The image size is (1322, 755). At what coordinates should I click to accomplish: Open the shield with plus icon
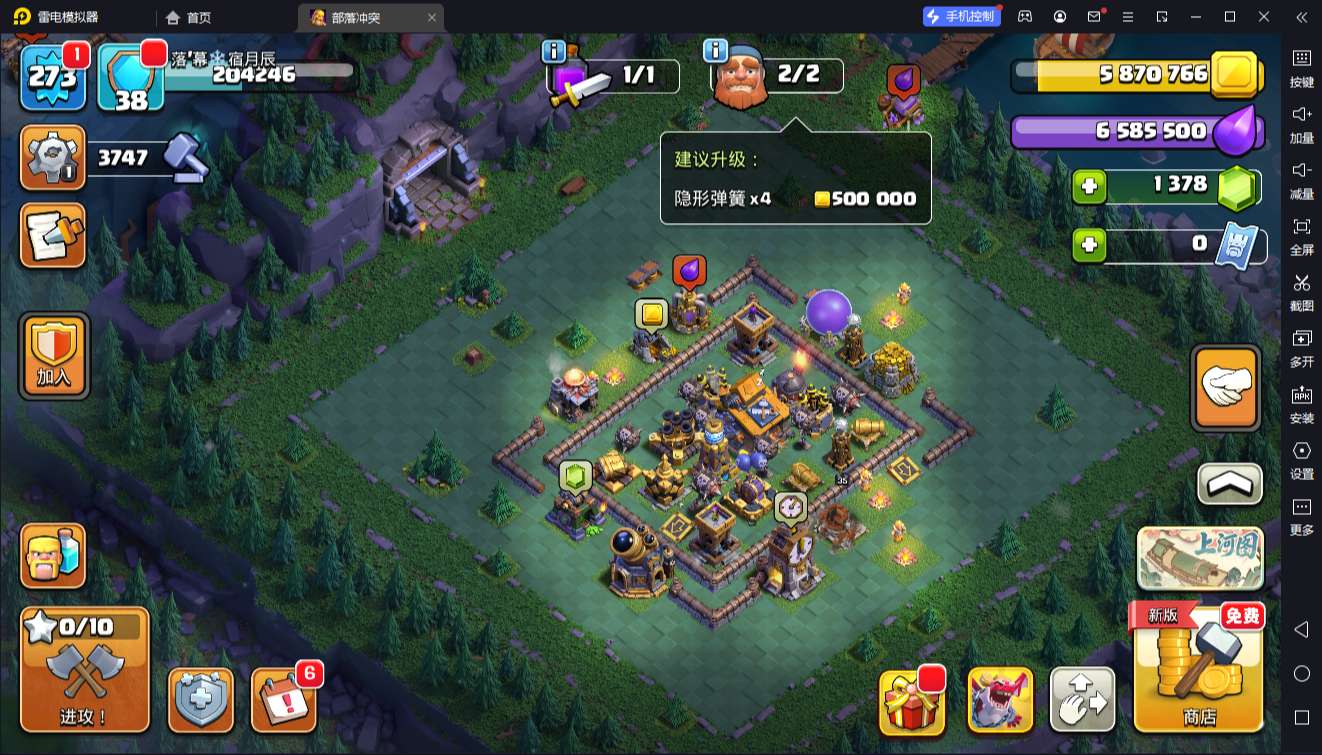pyautogui.click(x=201, y=699)
